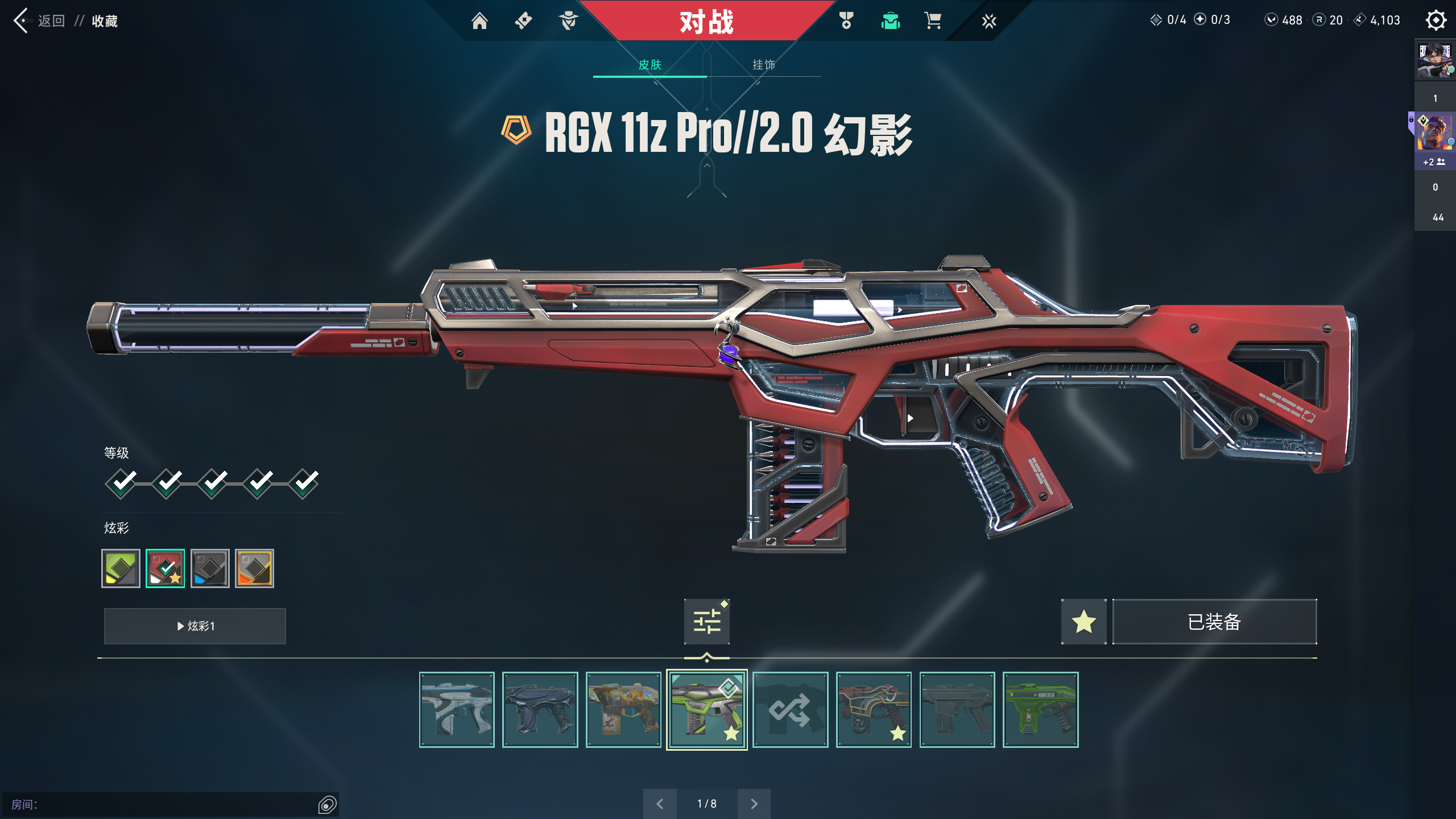Select the random shuffle skin tile
Viewport: 1456px width, 819px height.
(790, 710)
